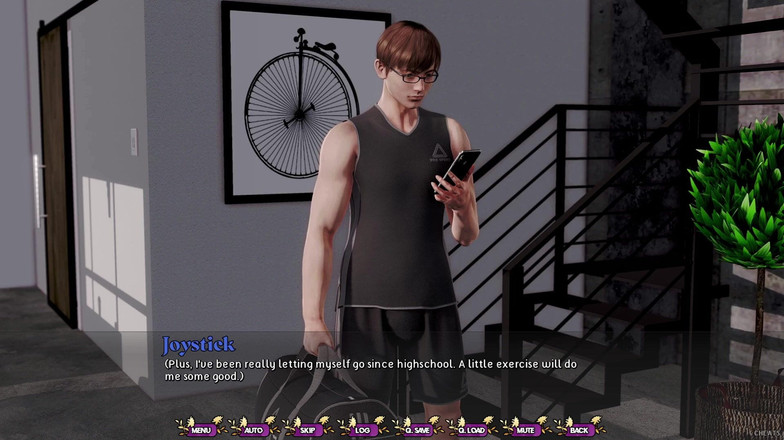
Task: Toggle the Mute button
Action: pos(525,429)
